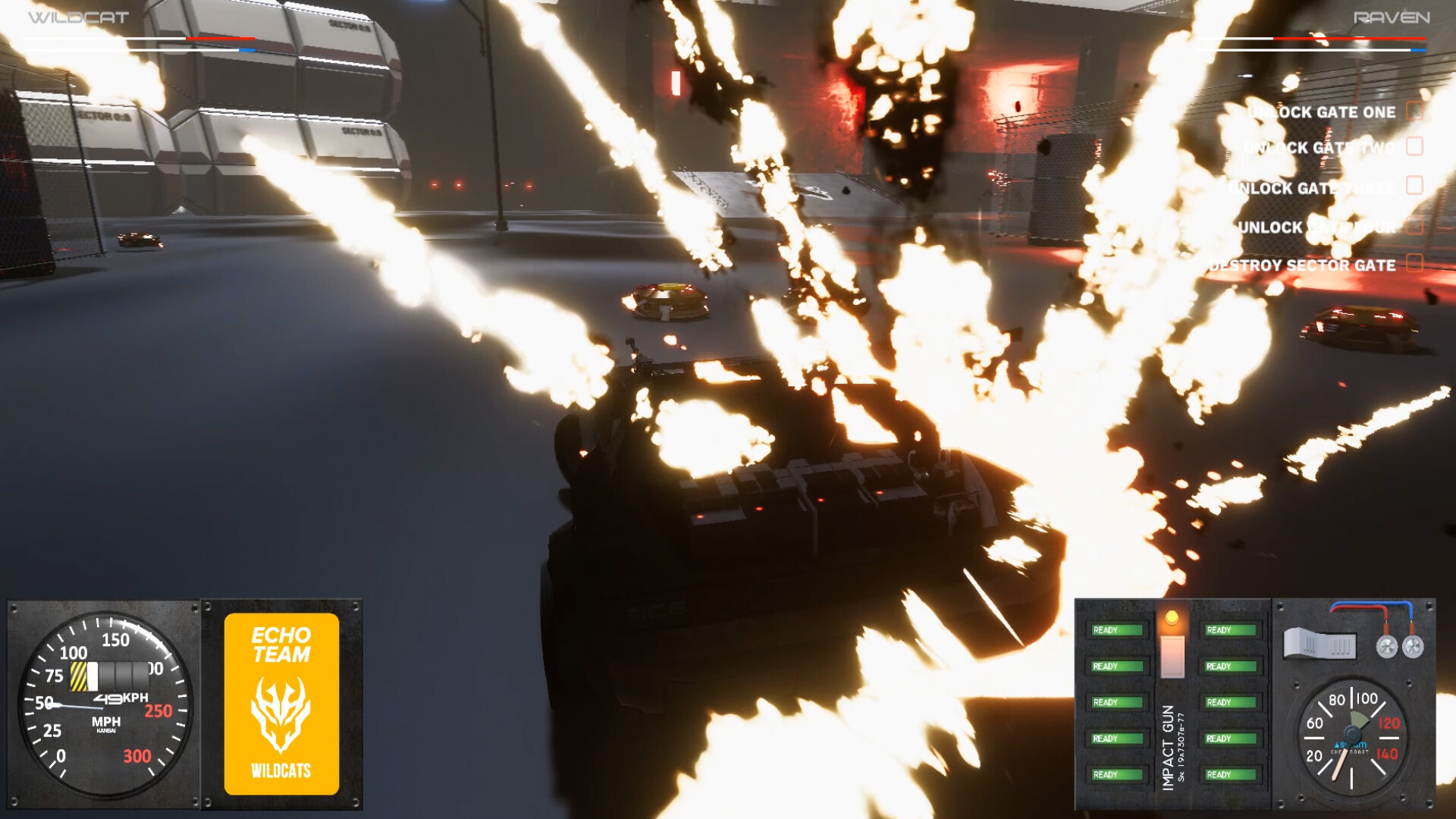Click the WILDCAT health progress bar
Viewport: 1456px width, 819px height.
(140, 37)
